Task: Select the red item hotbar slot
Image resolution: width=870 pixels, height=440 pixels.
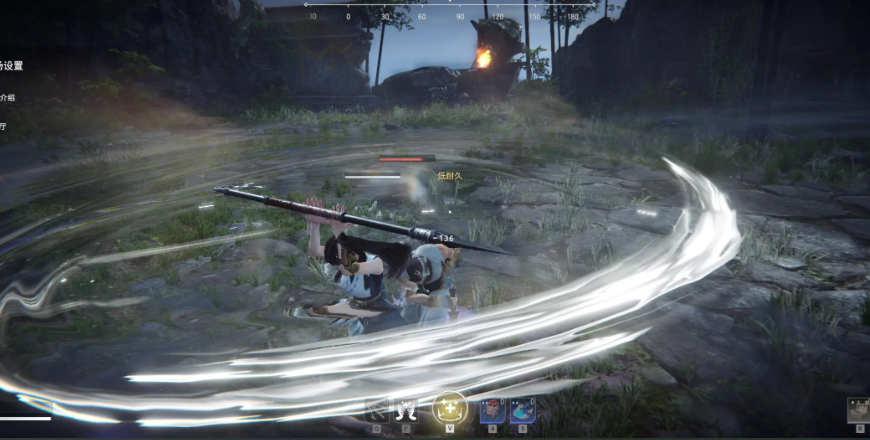Action: point(491,410)
